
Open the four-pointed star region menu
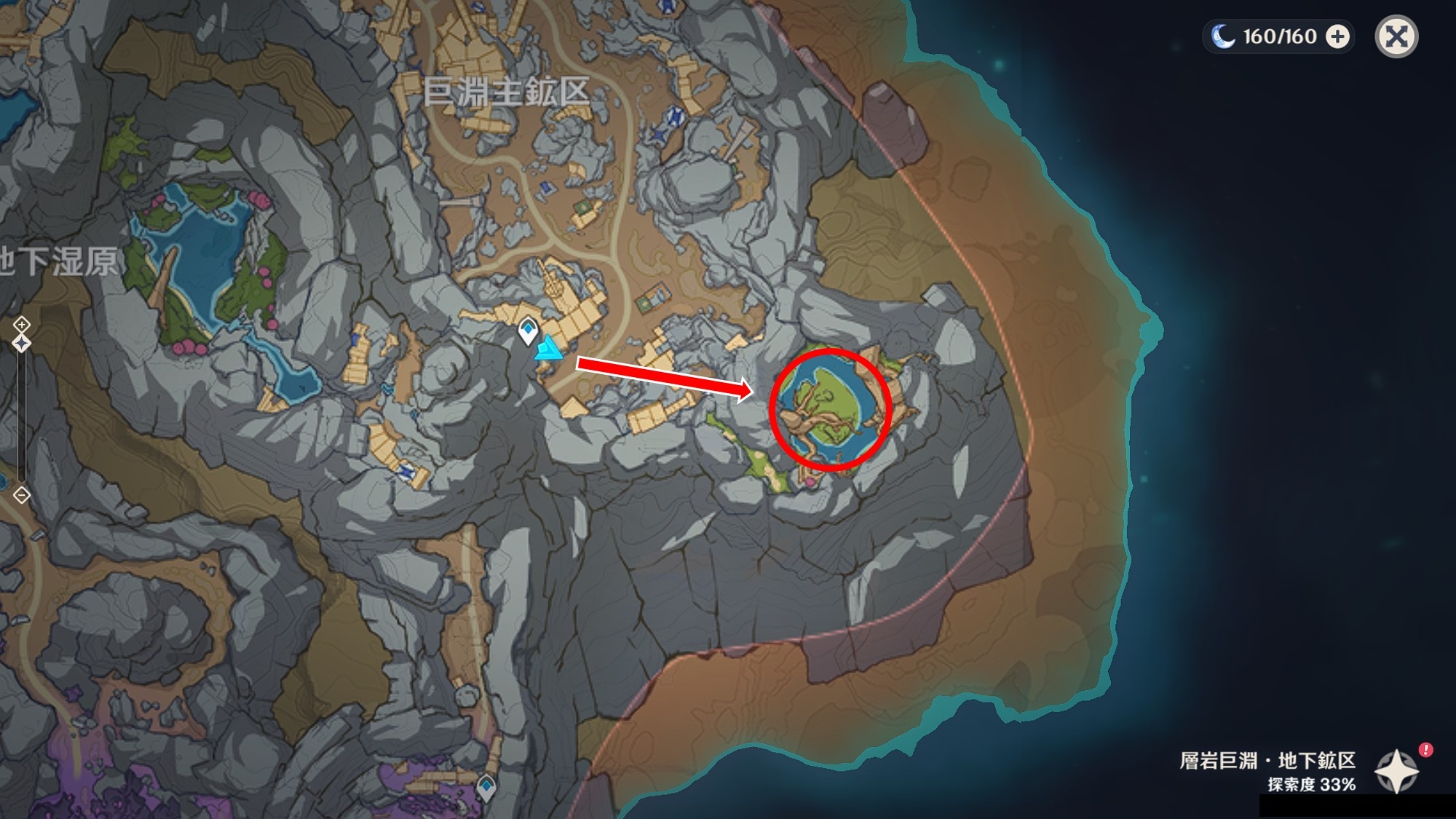coord(1396,771)
